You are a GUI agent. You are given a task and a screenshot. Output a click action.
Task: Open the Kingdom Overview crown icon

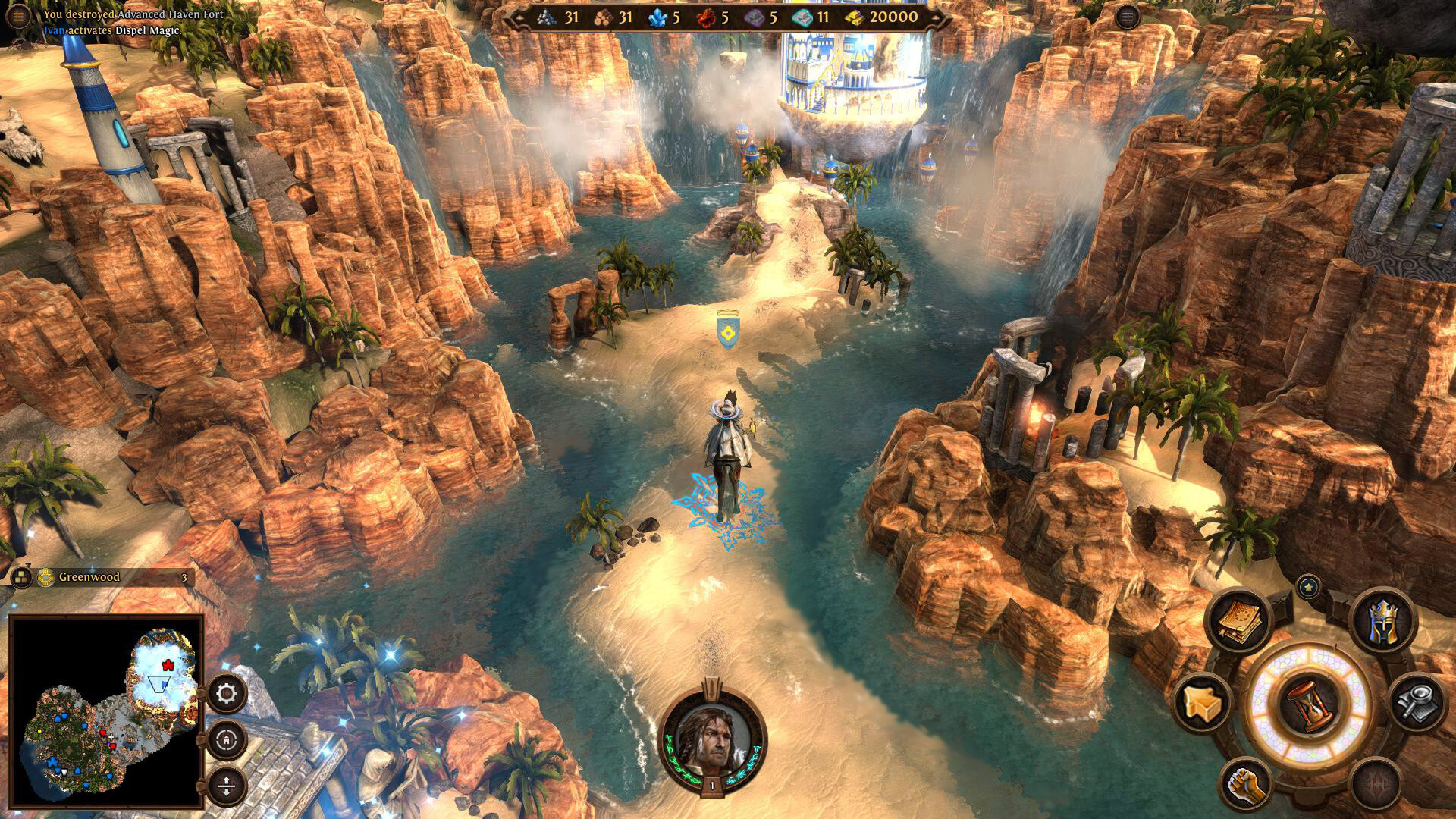pos(1385,622)
